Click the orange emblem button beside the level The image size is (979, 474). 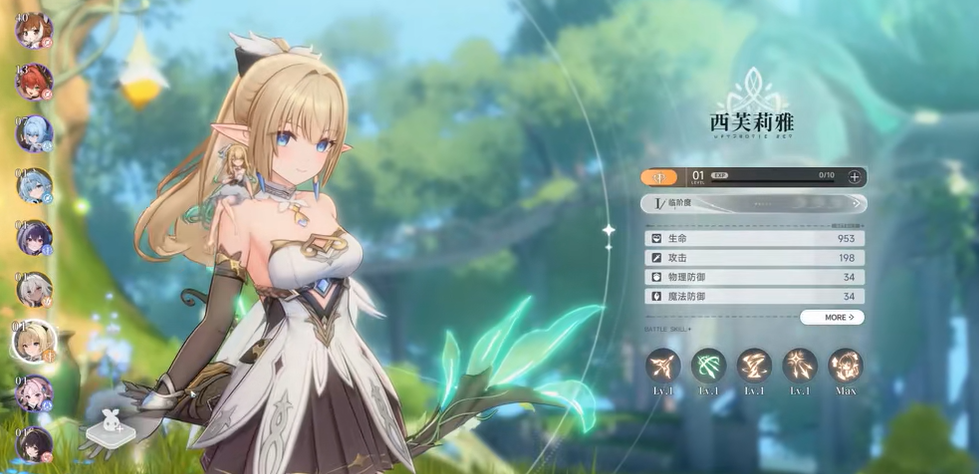click(x=659, y=177)
